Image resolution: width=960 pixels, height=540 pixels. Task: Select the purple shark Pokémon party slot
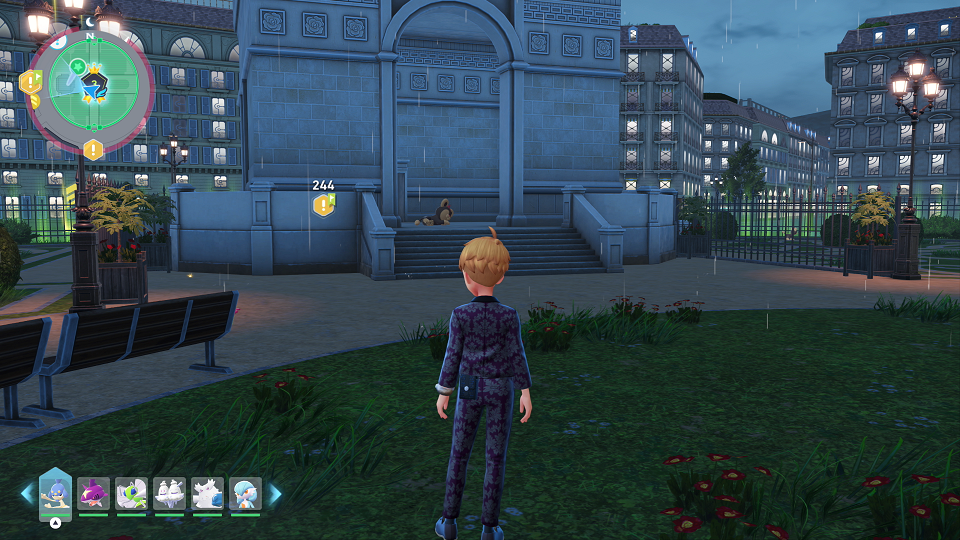tap(93, 493)
